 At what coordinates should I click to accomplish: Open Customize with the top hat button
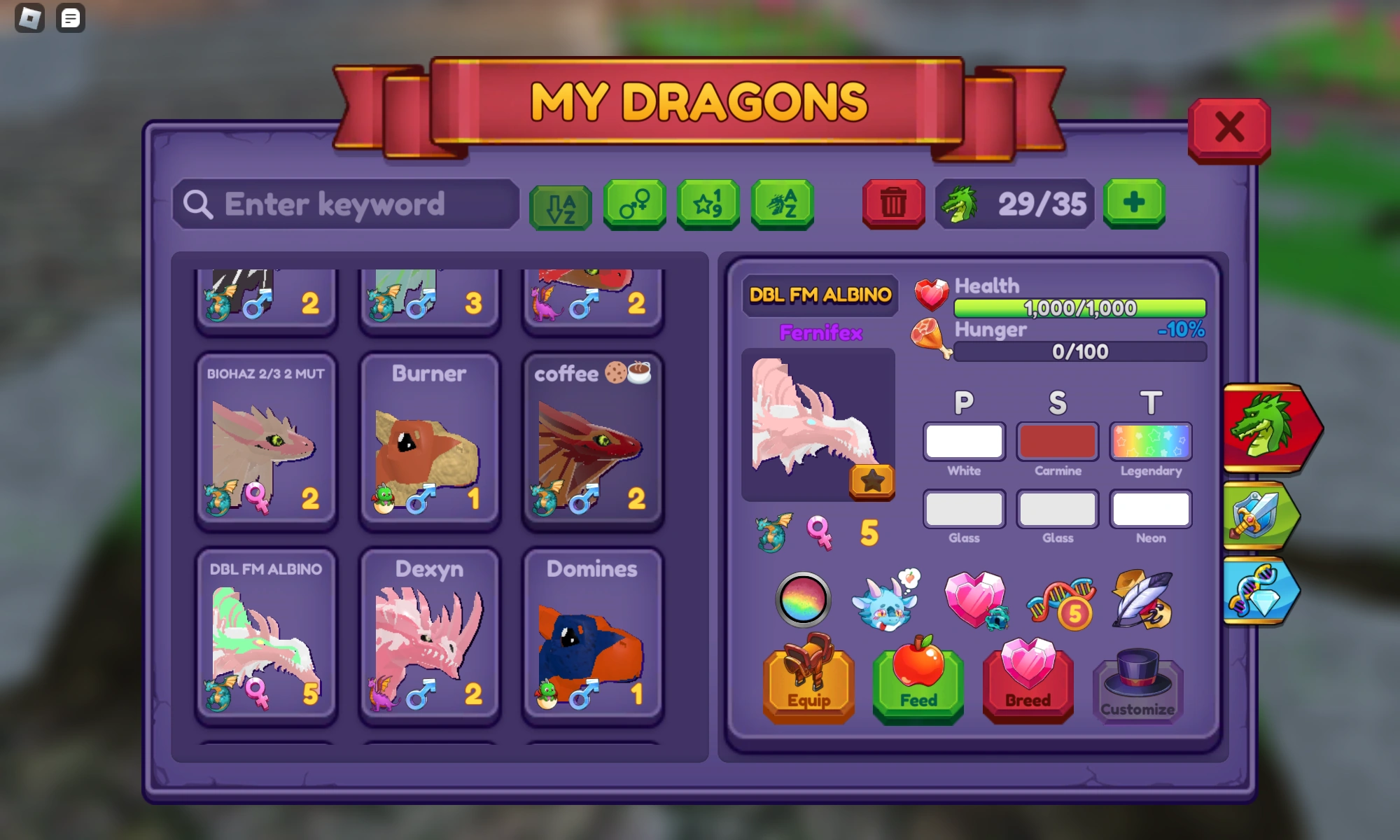tap(1137, 689)
